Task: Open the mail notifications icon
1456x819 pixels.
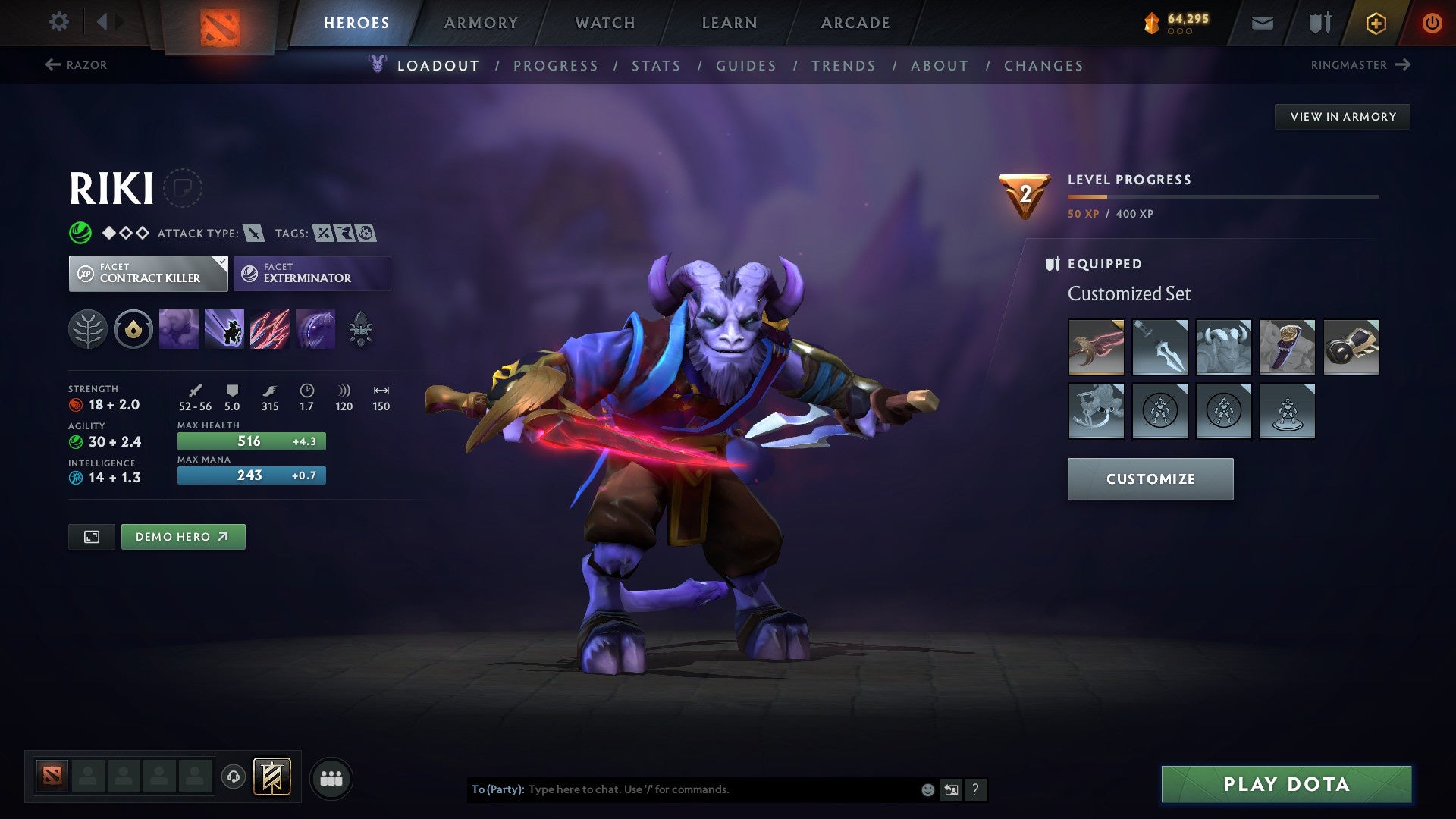Action: tap(1263, 24)
